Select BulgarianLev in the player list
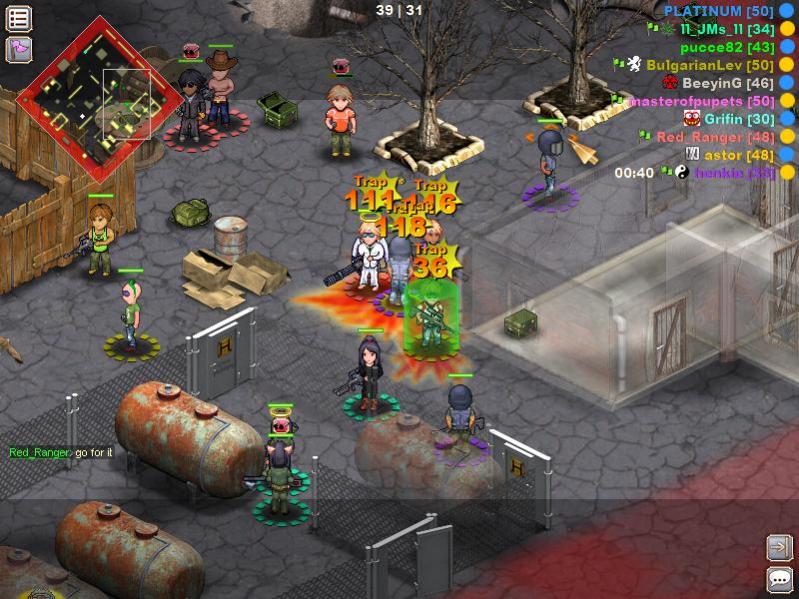The image size is (799, 599). [x=710, y=65]
